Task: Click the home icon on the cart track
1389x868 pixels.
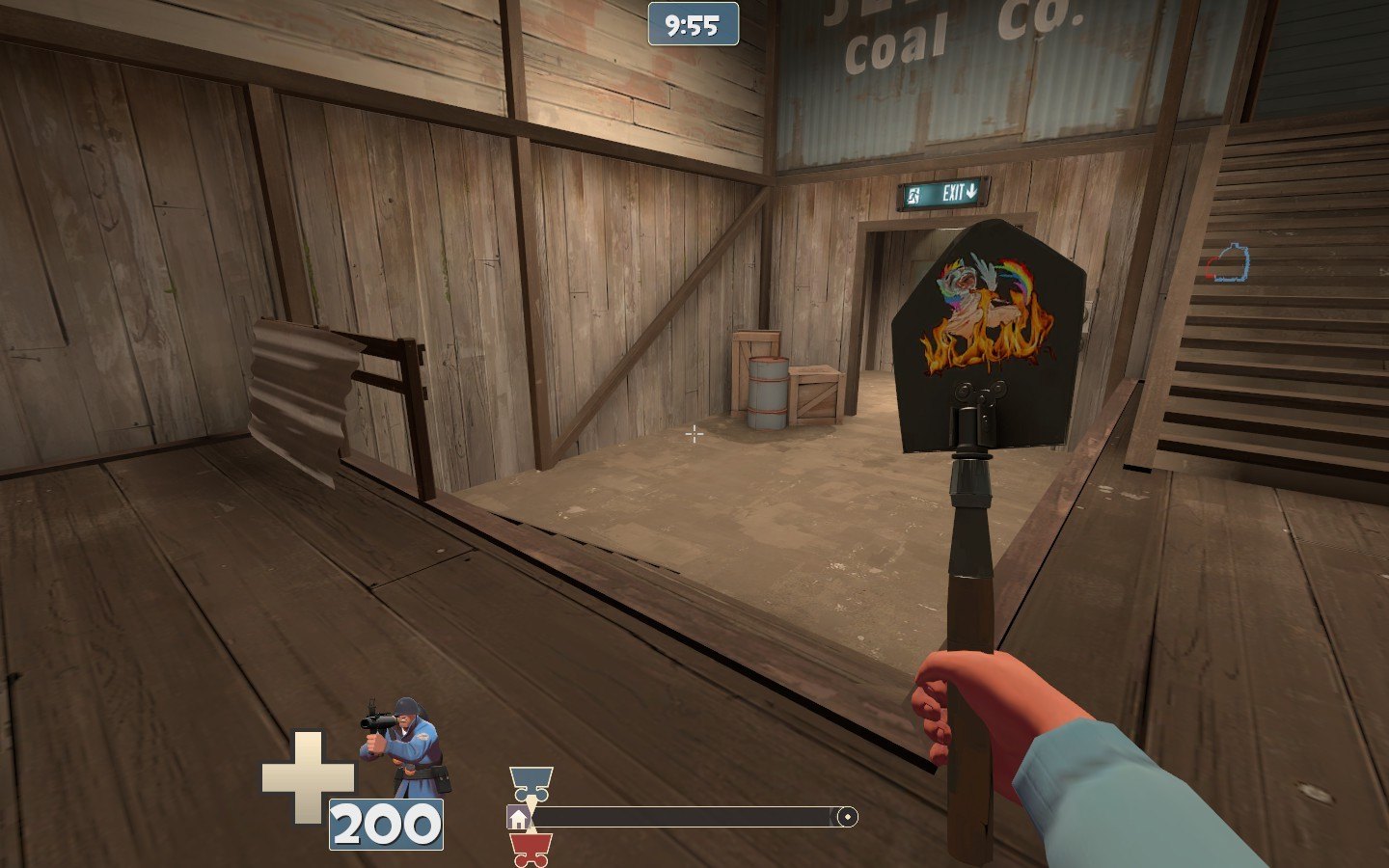Action: (518, 819)
